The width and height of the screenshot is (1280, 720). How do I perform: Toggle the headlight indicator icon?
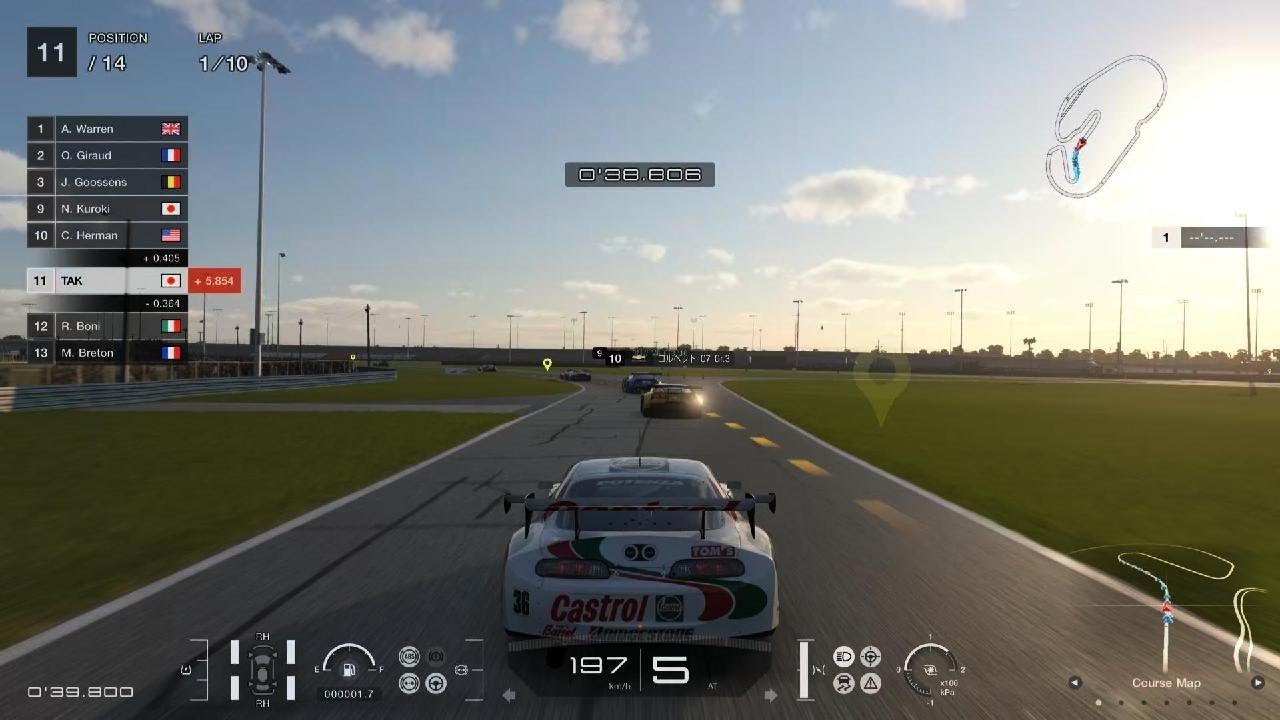843,656
